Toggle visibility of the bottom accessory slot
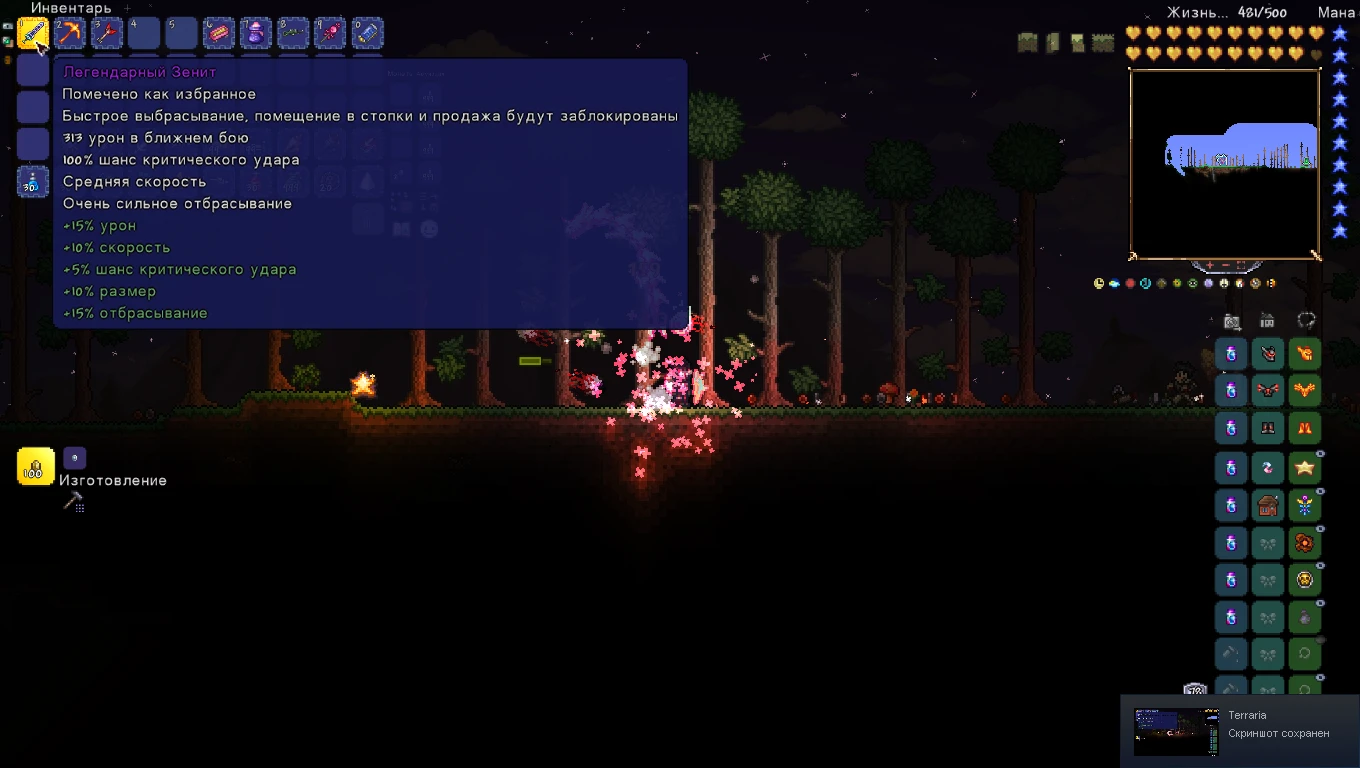1360x768 pixels. pos(1320,677)
